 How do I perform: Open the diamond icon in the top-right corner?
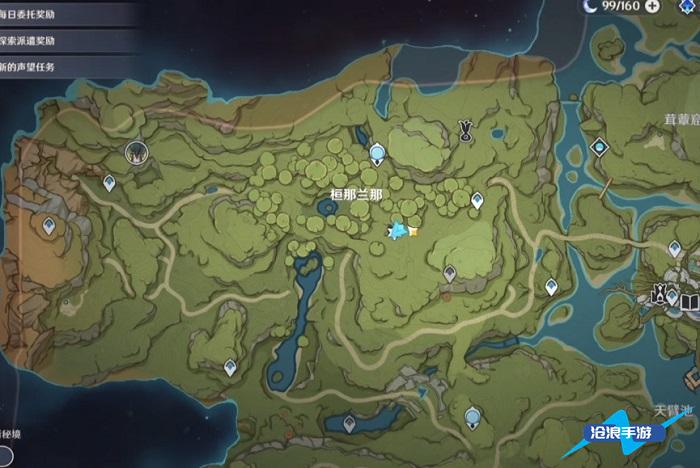pyautogui.click(x=690, y=6)
